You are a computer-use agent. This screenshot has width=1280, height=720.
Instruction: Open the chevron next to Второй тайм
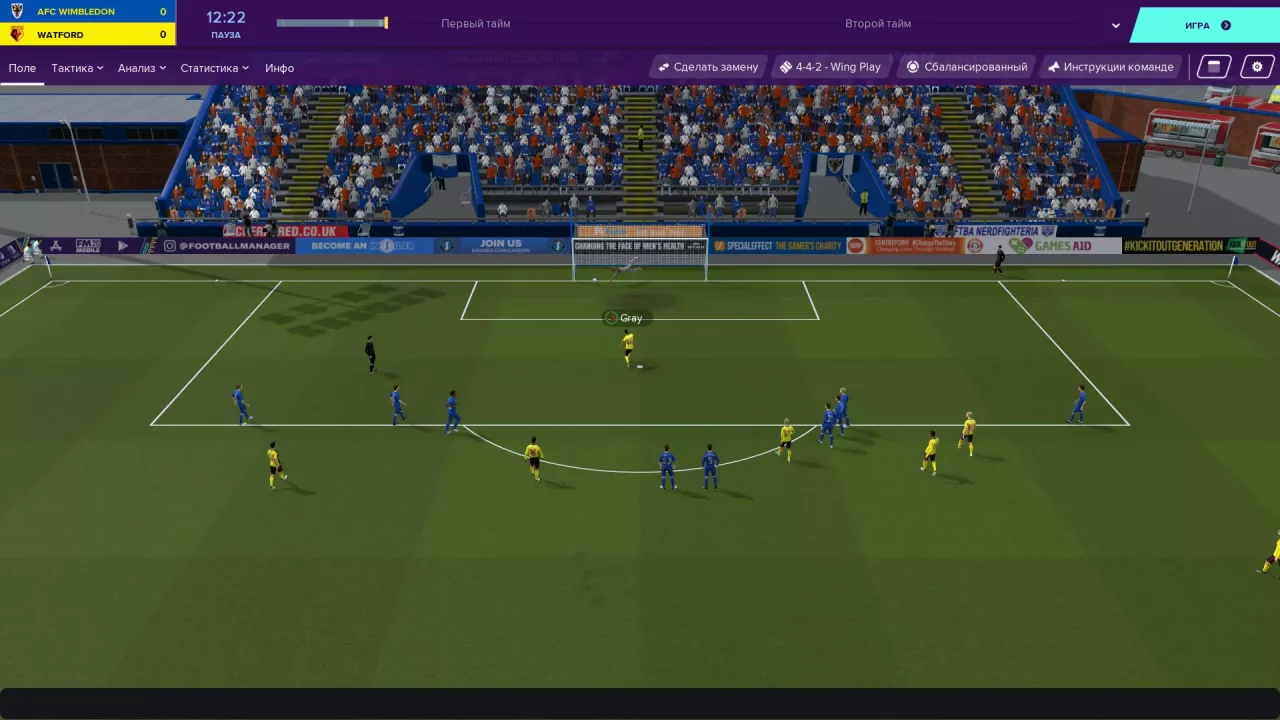click(x=1114, y=24)
